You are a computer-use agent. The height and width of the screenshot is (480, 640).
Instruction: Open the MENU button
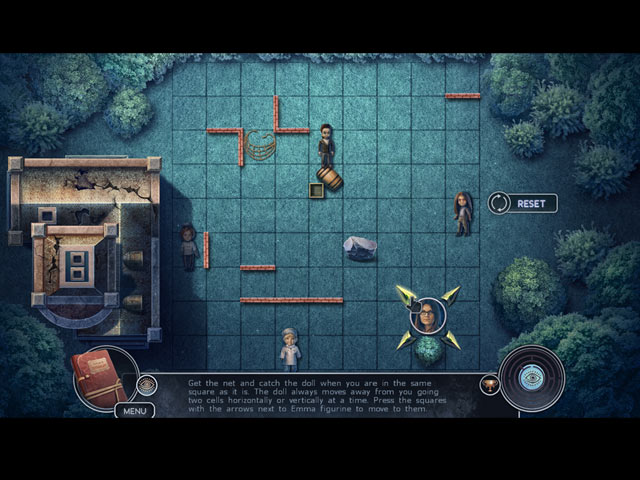(134, 410)
